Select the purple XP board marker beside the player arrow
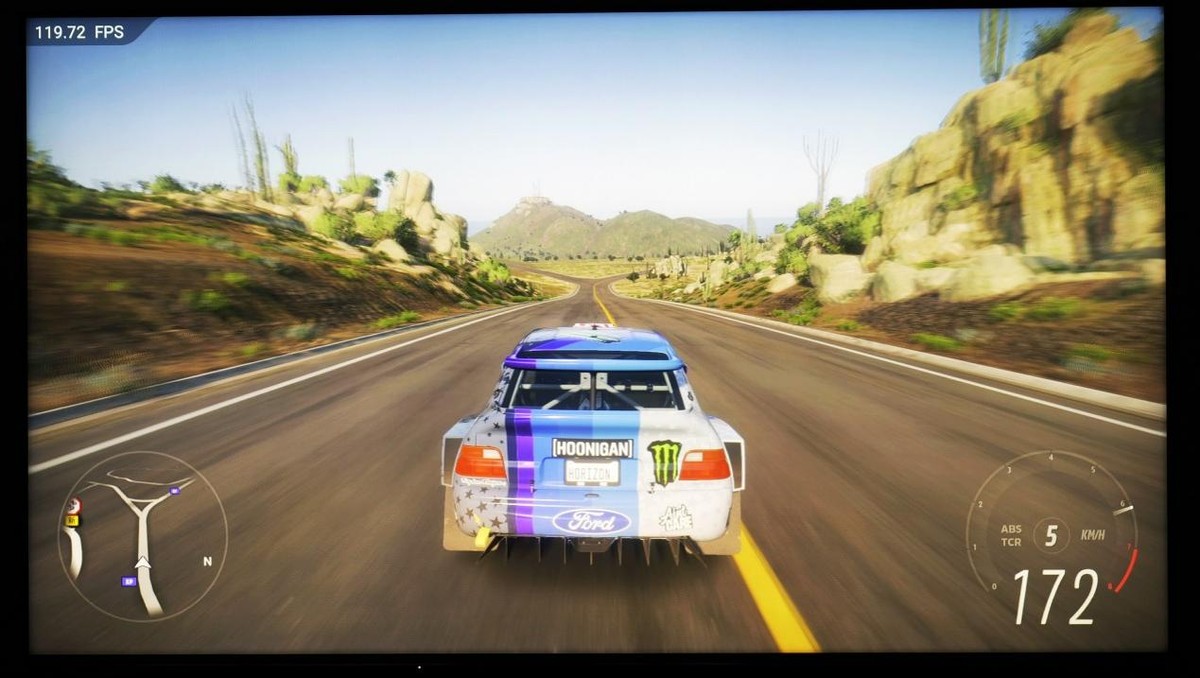1200x678 pixels. pos(128,580)
